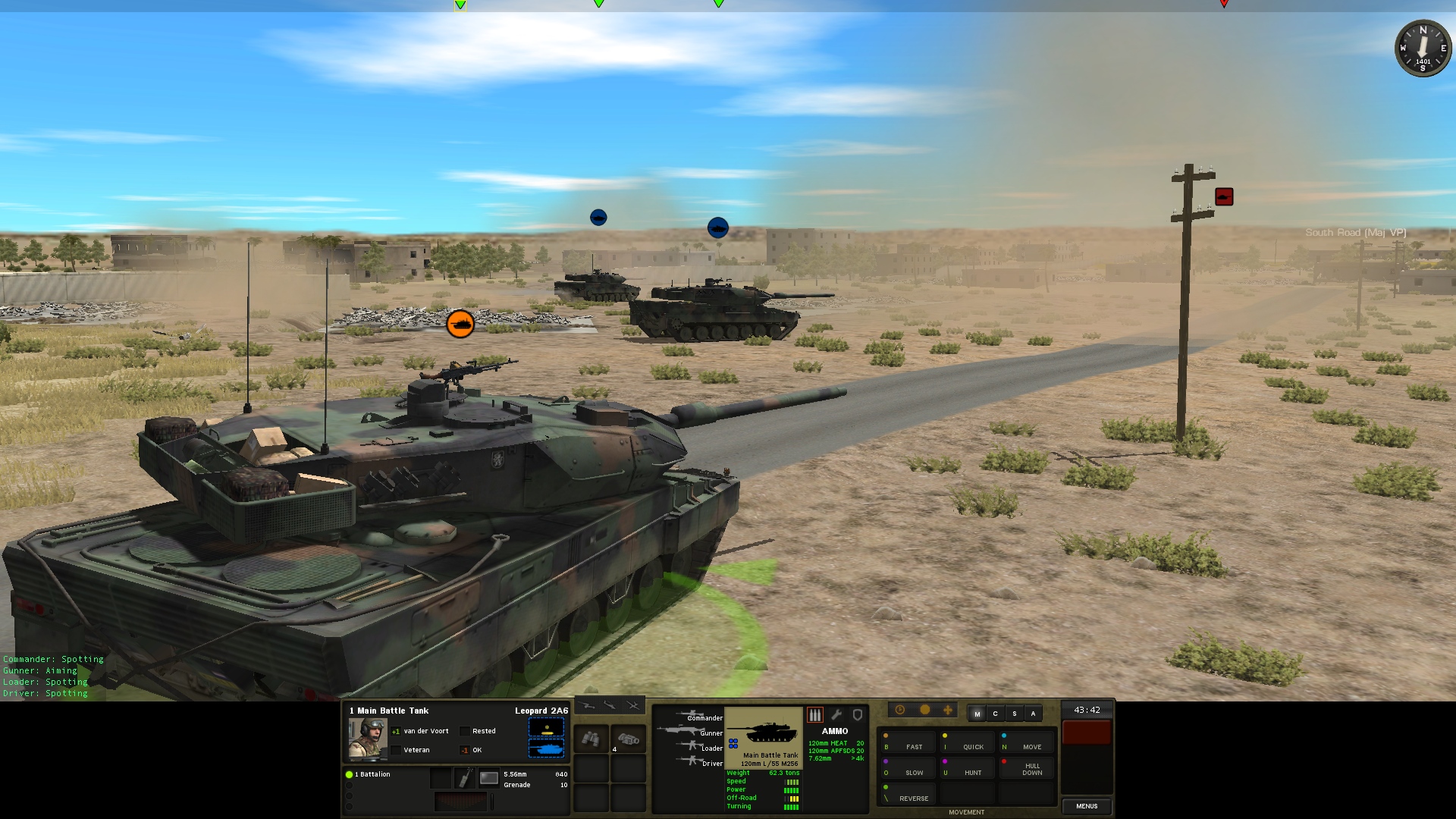Click the compass in the corner
Viewport: 1456px width, 819px height.
tap(1423, 48)
